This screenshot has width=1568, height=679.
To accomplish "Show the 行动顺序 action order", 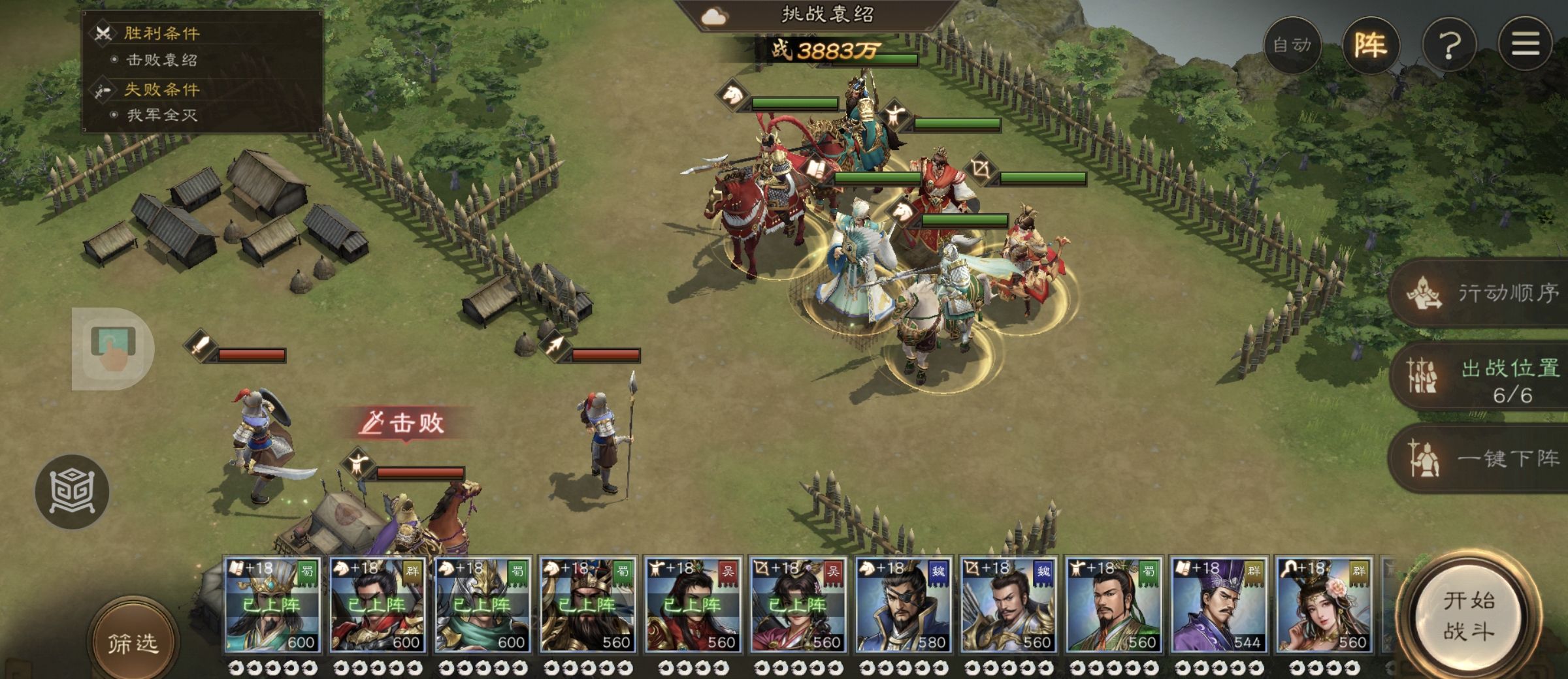I will coord(1483,294).
